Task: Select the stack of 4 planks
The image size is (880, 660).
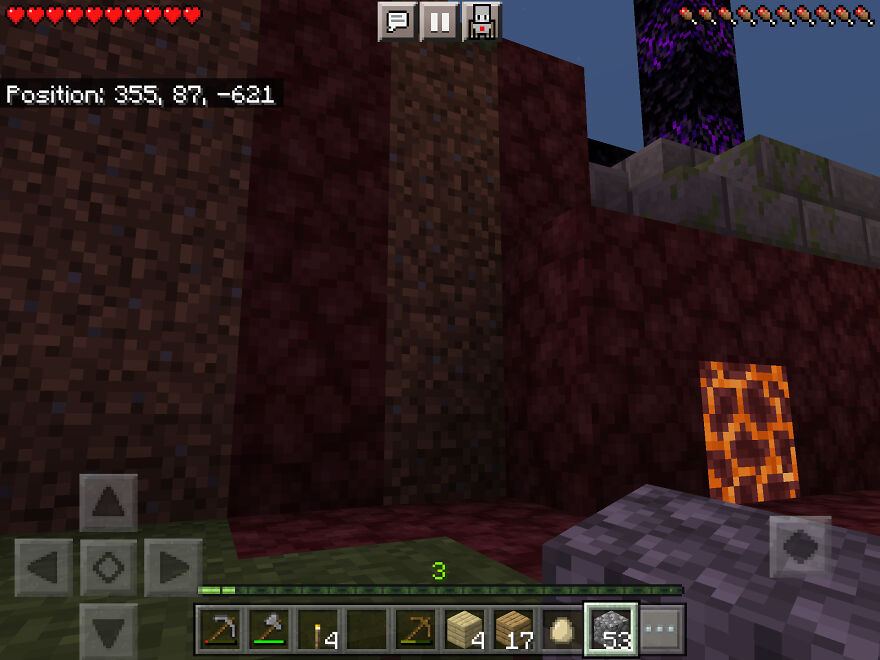Action: click(x=465, y=630)
